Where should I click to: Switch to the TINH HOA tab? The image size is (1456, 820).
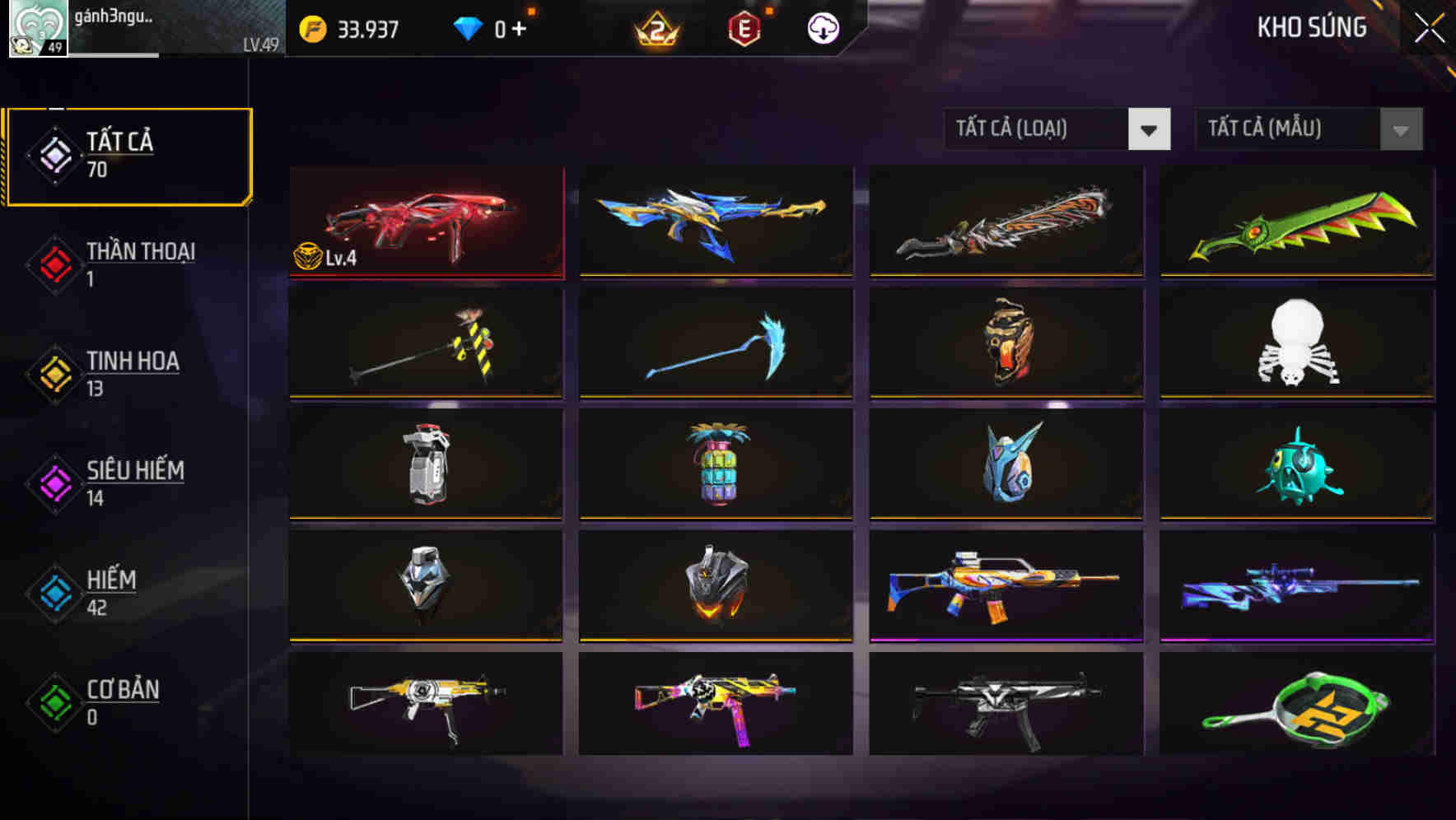coord(132,373)
